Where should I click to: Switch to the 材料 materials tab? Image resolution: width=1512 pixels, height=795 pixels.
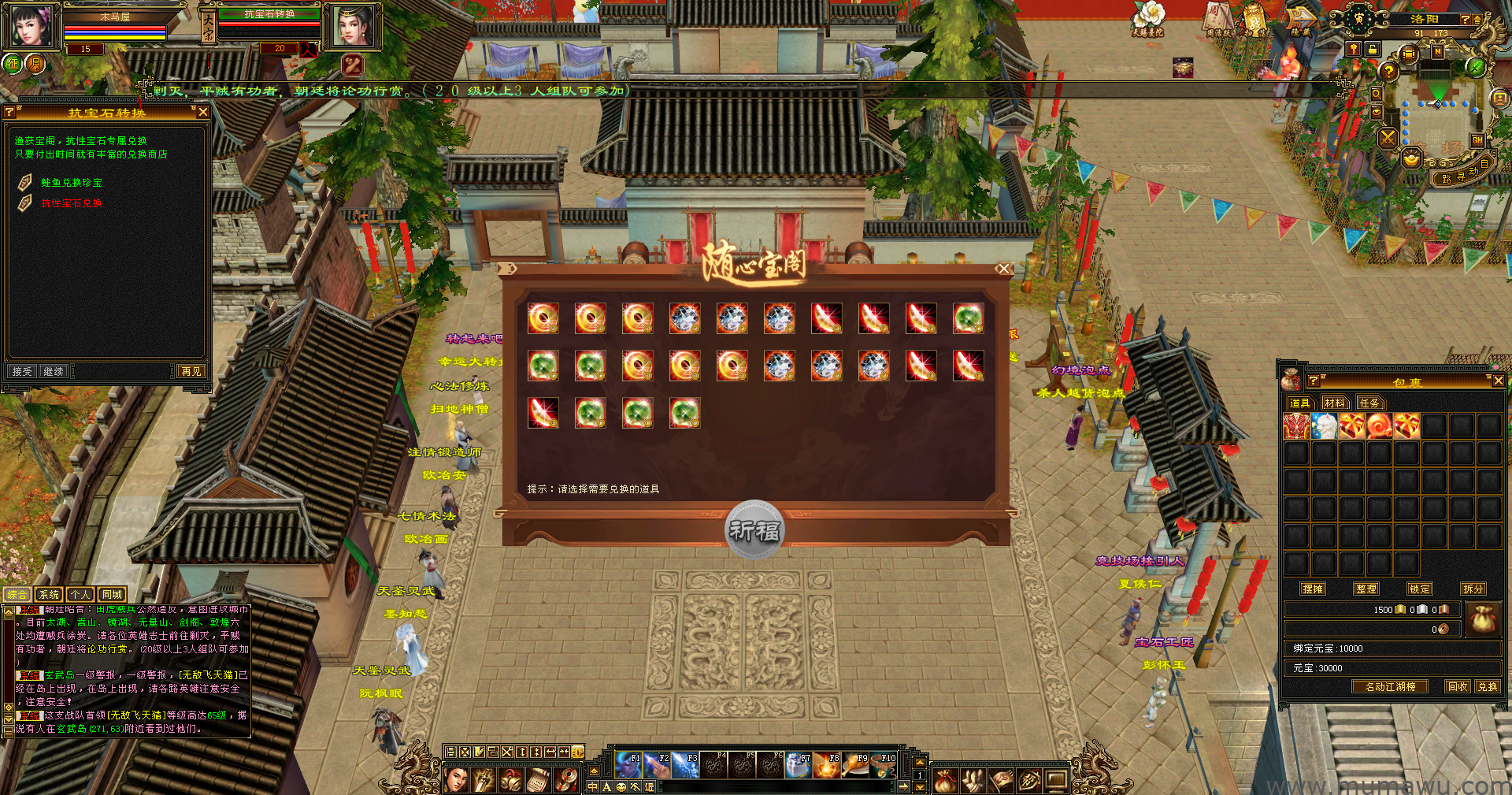click(1335, 403)
